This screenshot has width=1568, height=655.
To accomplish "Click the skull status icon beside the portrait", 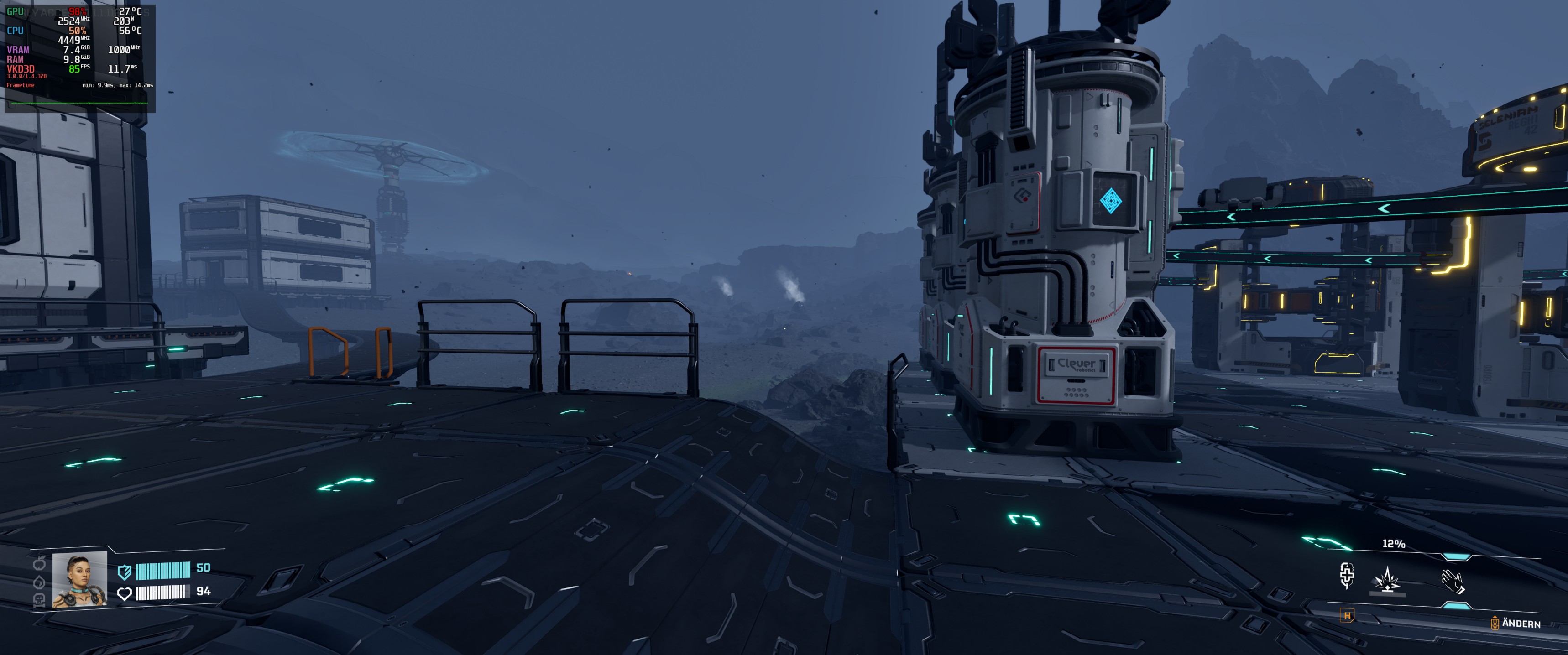I will pos(40,600).
